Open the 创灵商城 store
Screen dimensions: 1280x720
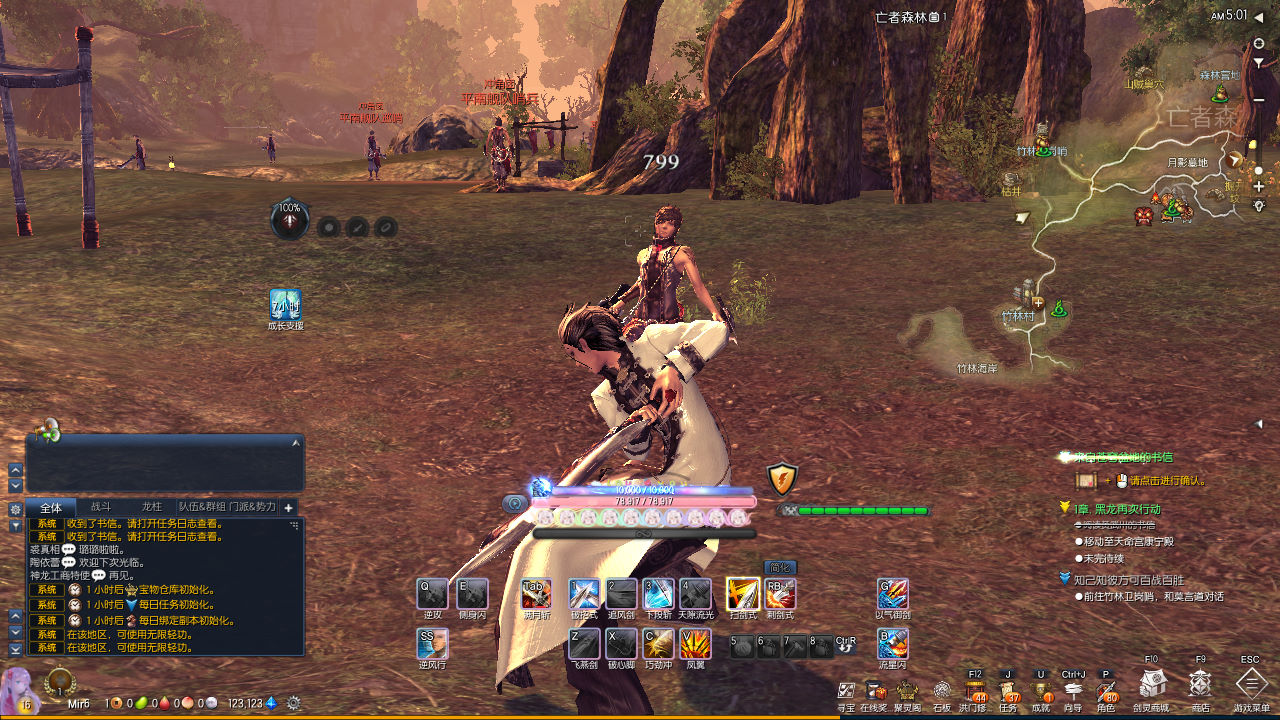(1152, 684)
